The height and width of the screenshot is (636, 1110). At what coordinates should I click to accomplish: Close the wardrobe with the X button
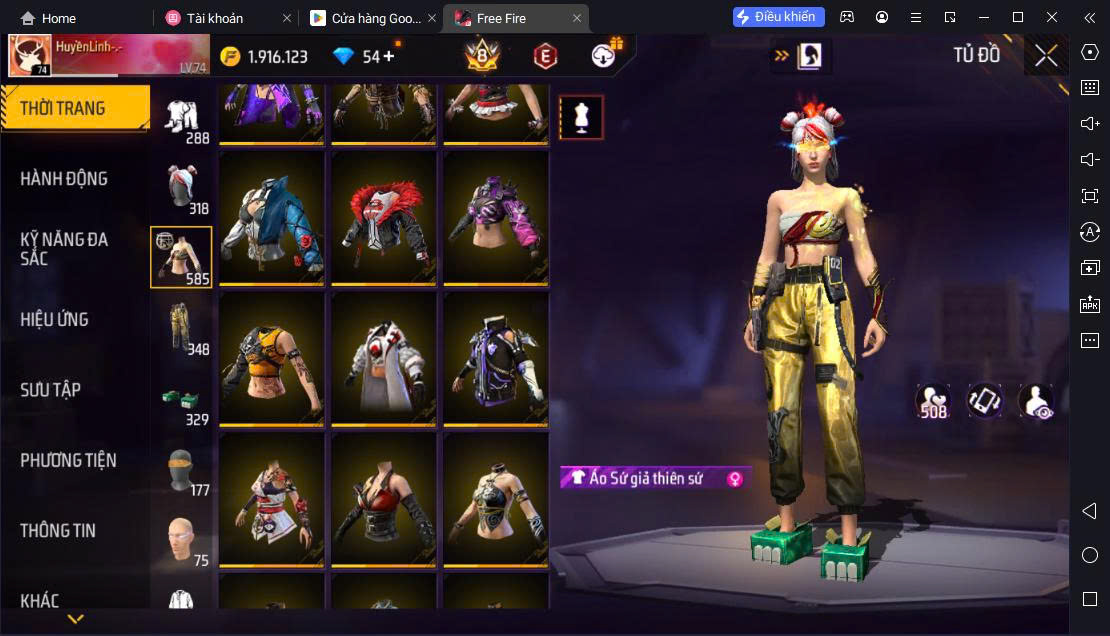pyautogui.click(x=1046, y=56)
